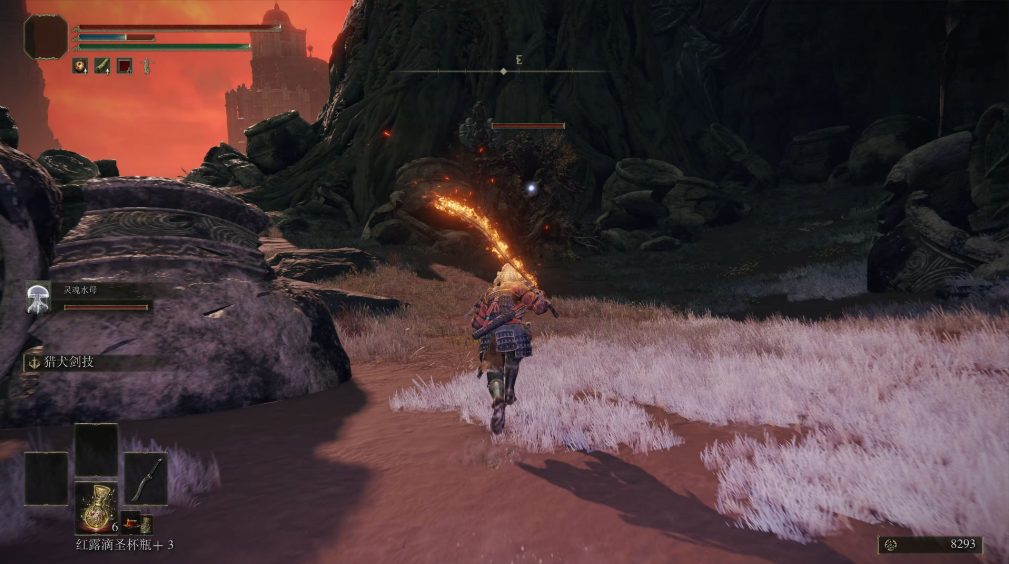Click the small statue figure status icon

[146, 66]
